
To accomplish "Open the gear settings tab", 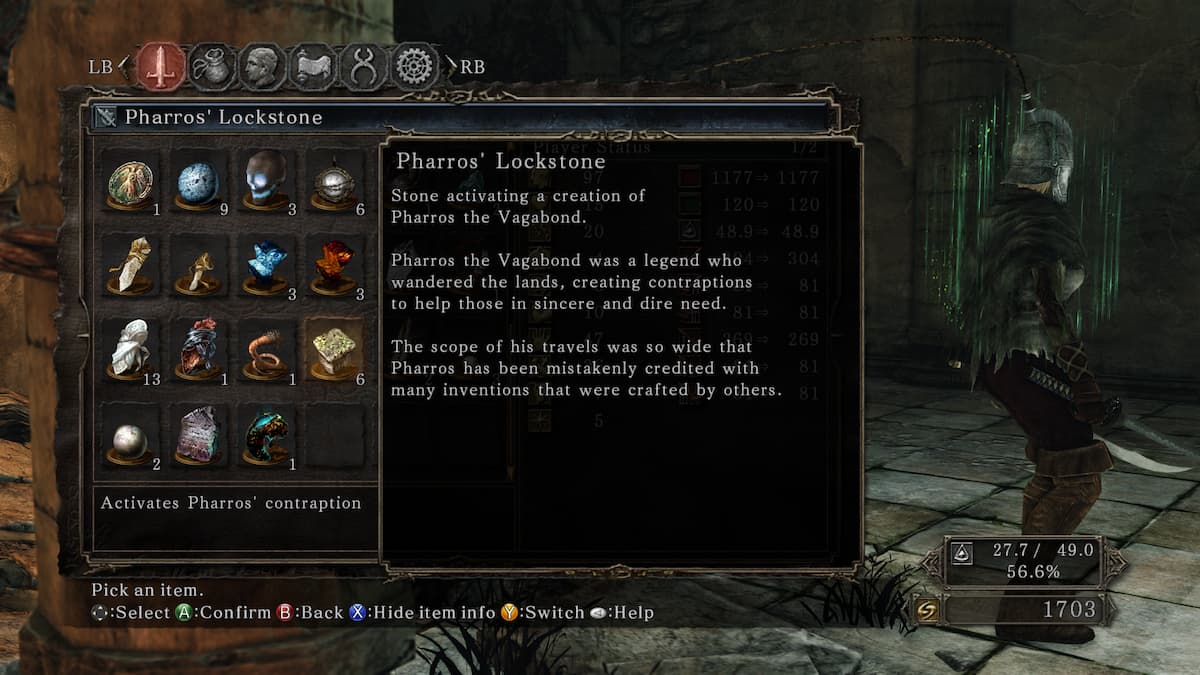I will (414, 67).
